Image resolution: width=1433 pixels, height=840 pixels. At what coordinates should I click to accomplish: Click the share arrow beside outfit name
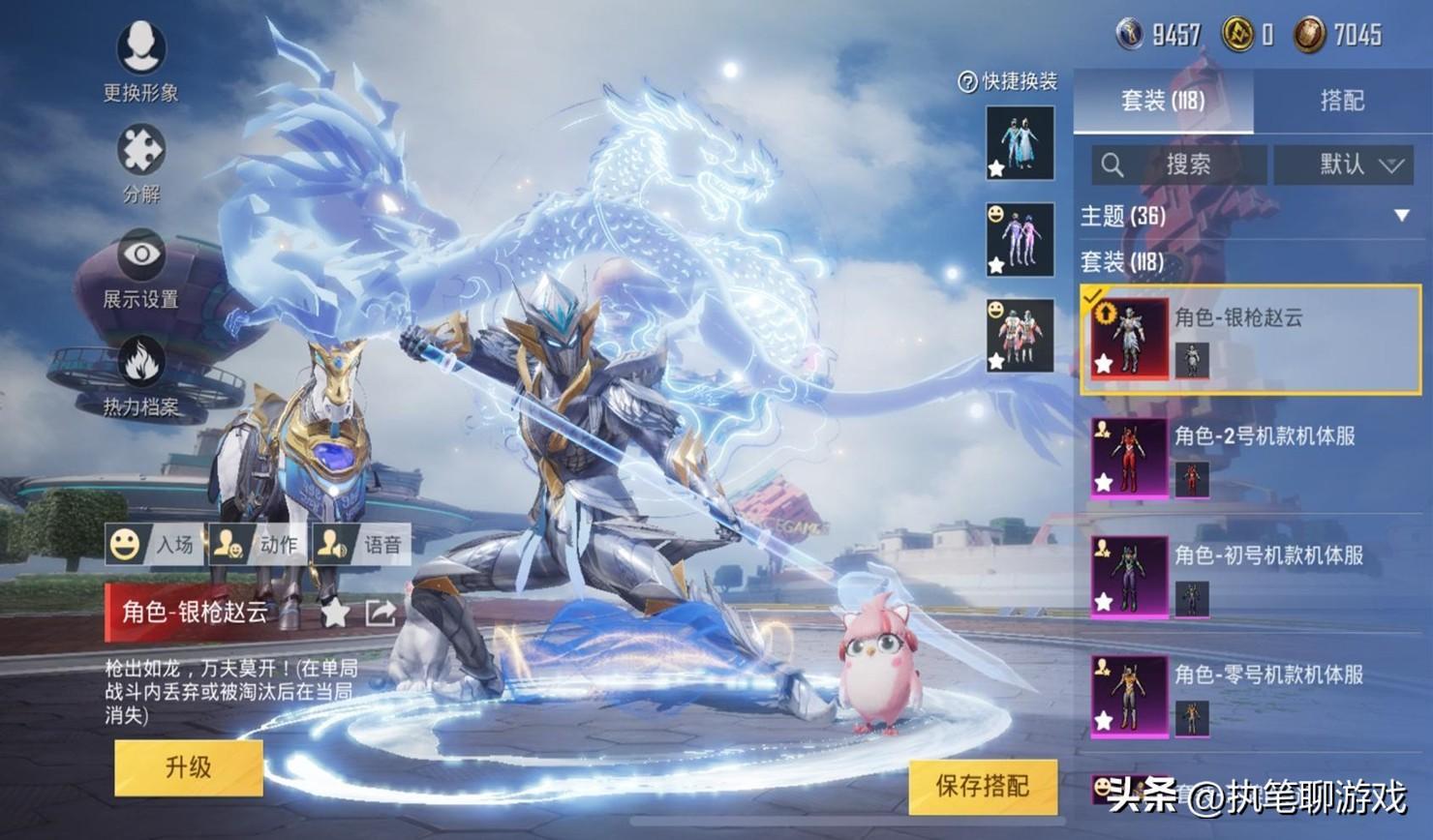(x=380, y=612)
